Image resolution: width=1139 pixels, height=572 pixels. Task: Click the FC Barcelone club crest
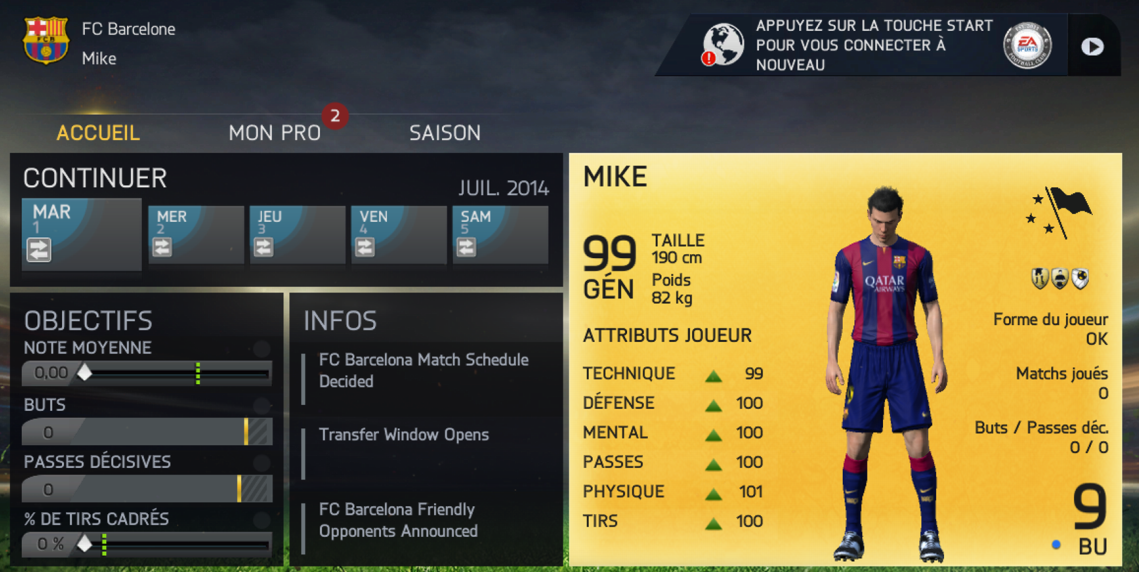(x=45, y=42)
